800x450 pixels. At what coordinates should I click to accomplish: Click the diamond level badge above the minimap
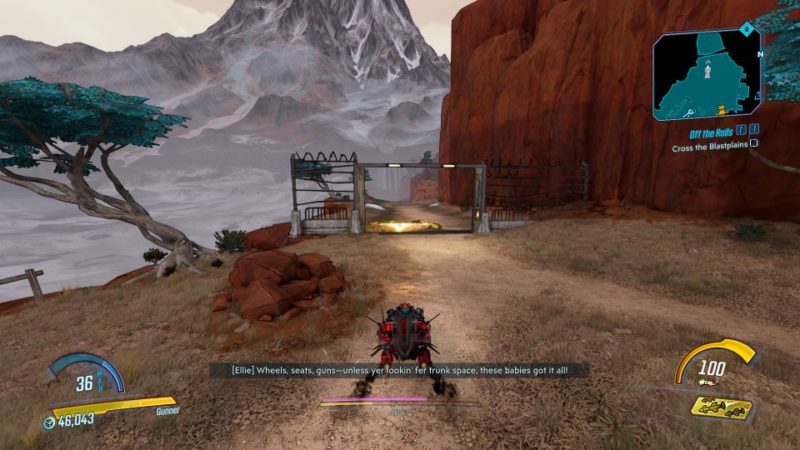coord(745,29)
